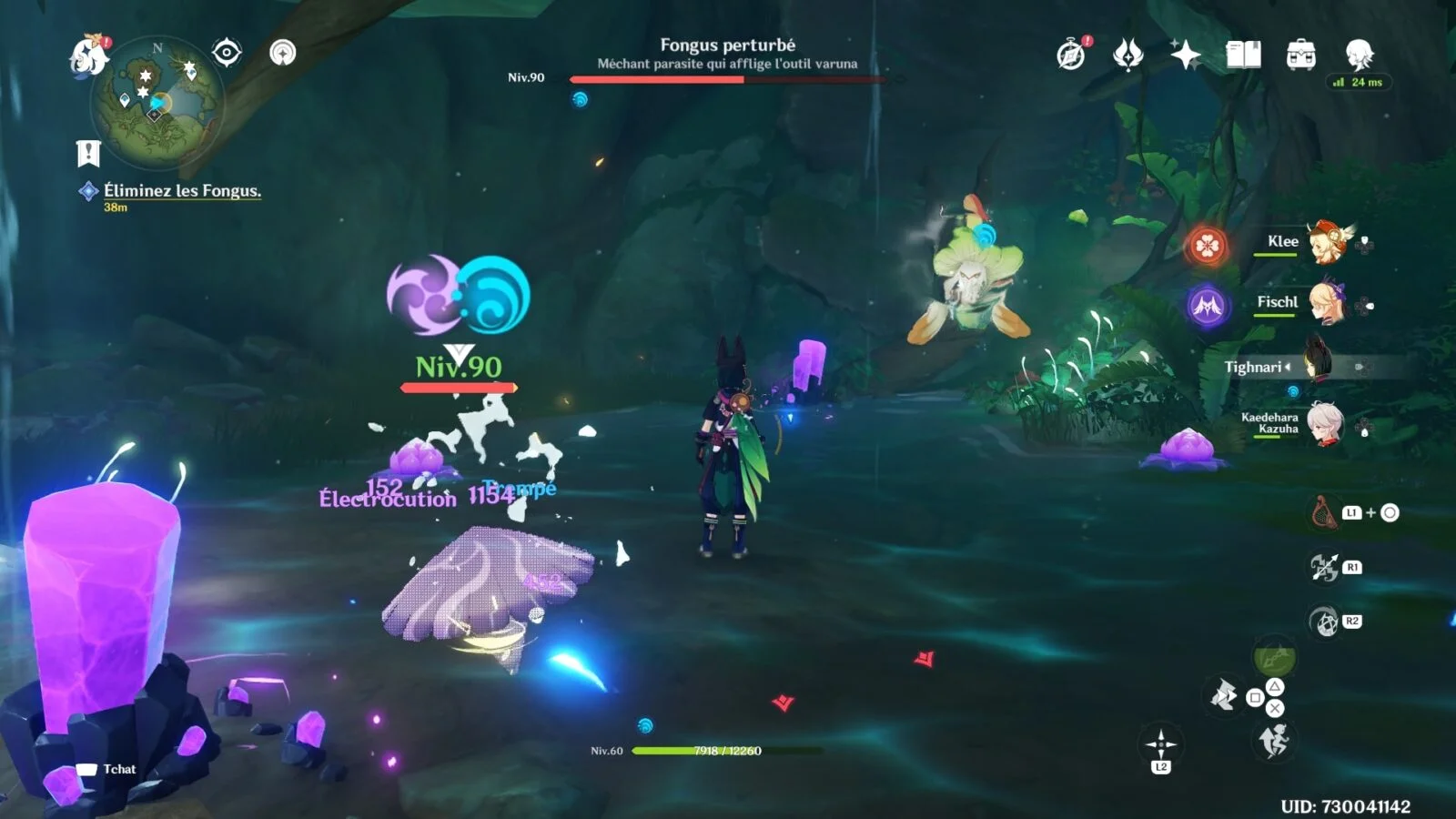Trigger Klee's red elemental burst icon
Screen dimensions: 1456x819
coord(1208,246)
